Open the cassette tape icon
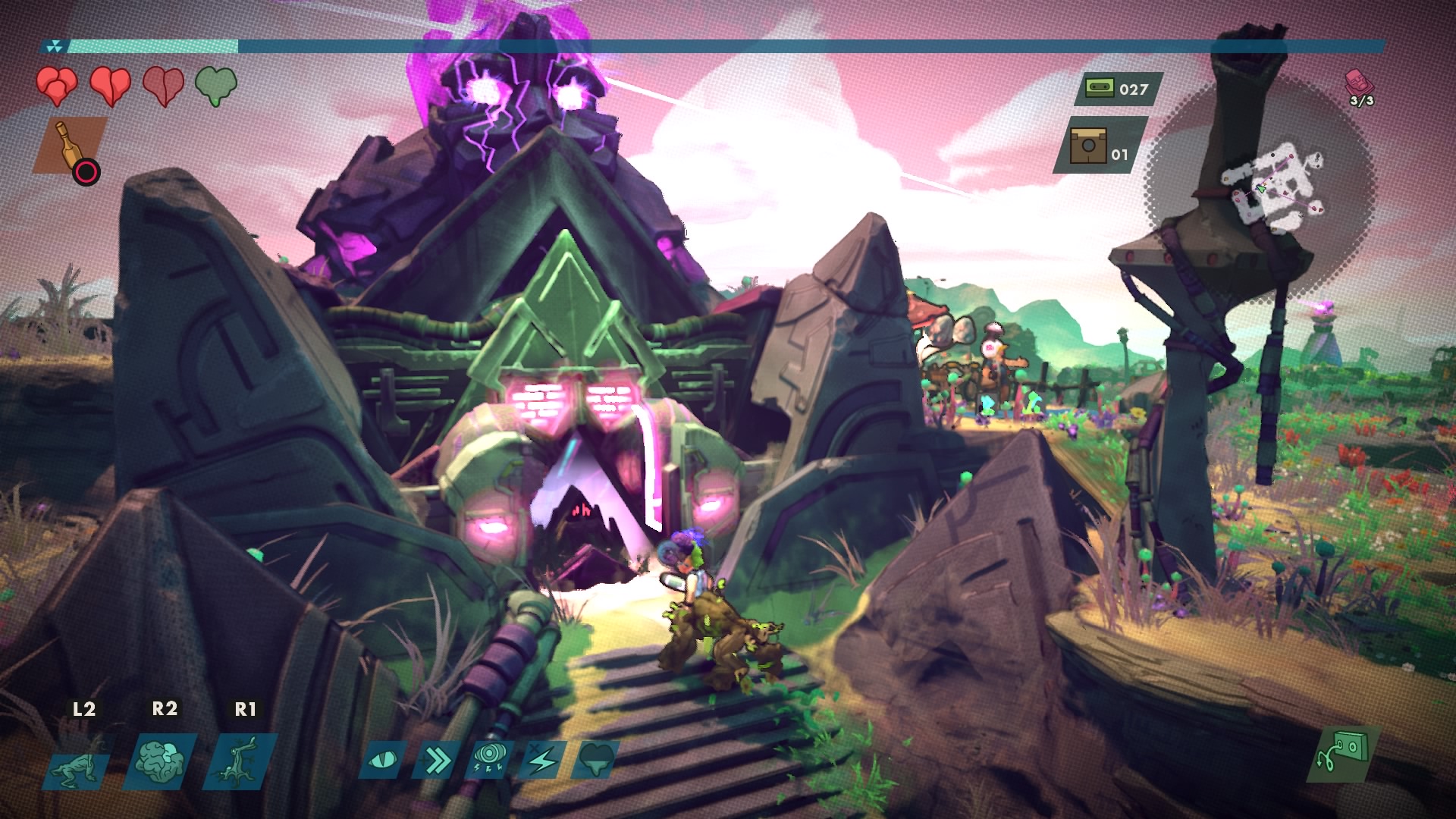This screenshot has width=1456, height=819. (1096, 89)
